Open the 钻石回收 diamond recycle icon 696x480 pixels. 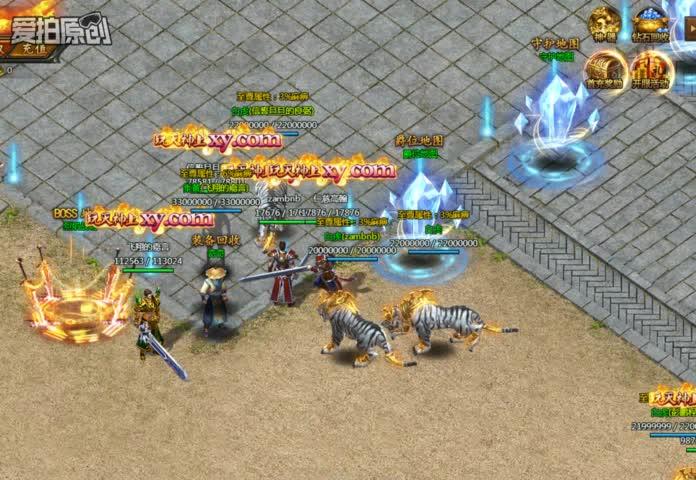[651, 24]
